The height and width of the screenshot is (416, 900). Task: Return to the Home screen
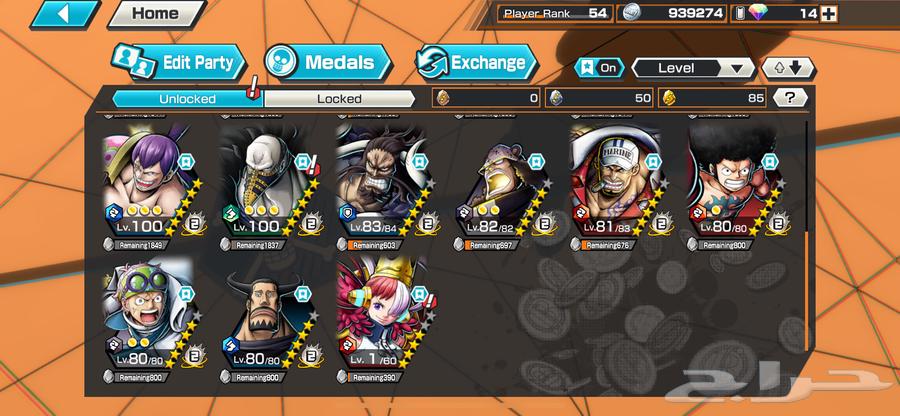[155, 14]
